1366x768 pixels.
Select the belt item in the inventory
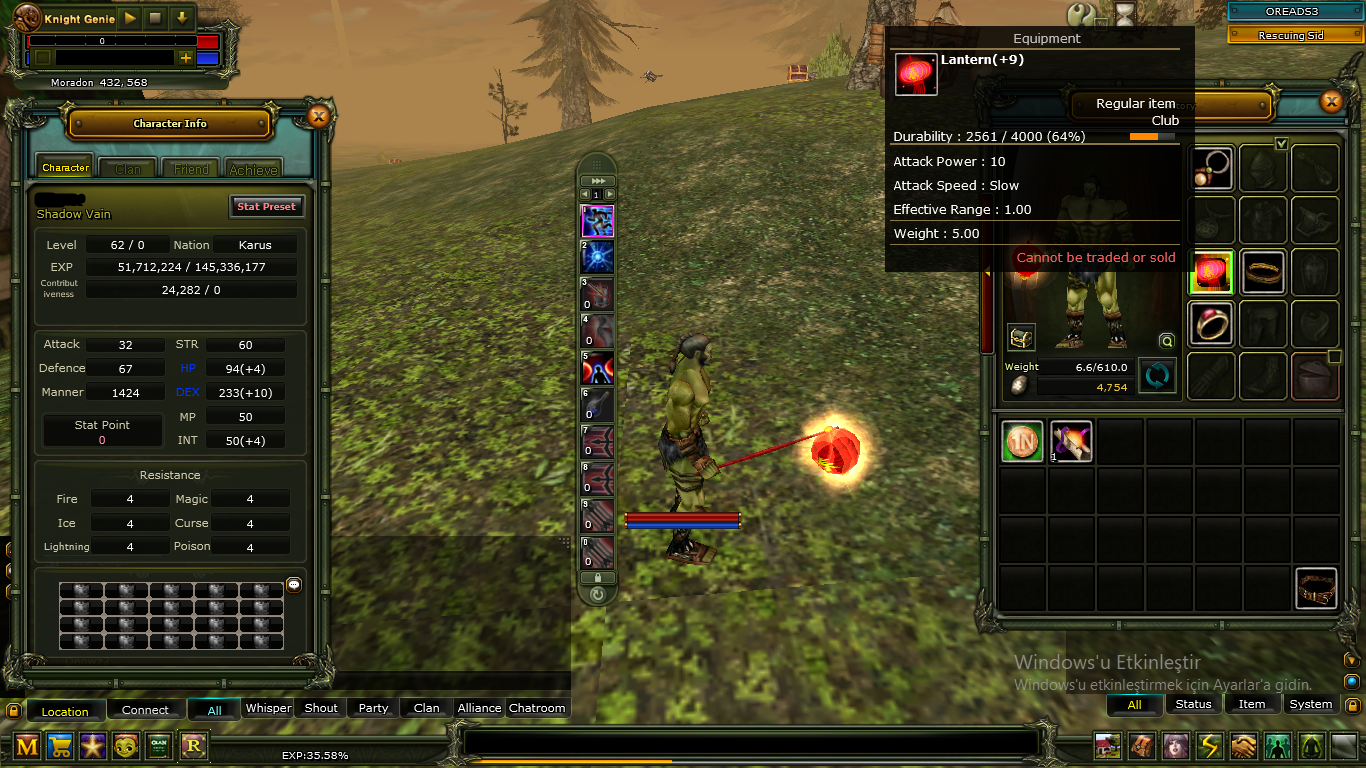pyautogui.click(x=1316, y=588)
